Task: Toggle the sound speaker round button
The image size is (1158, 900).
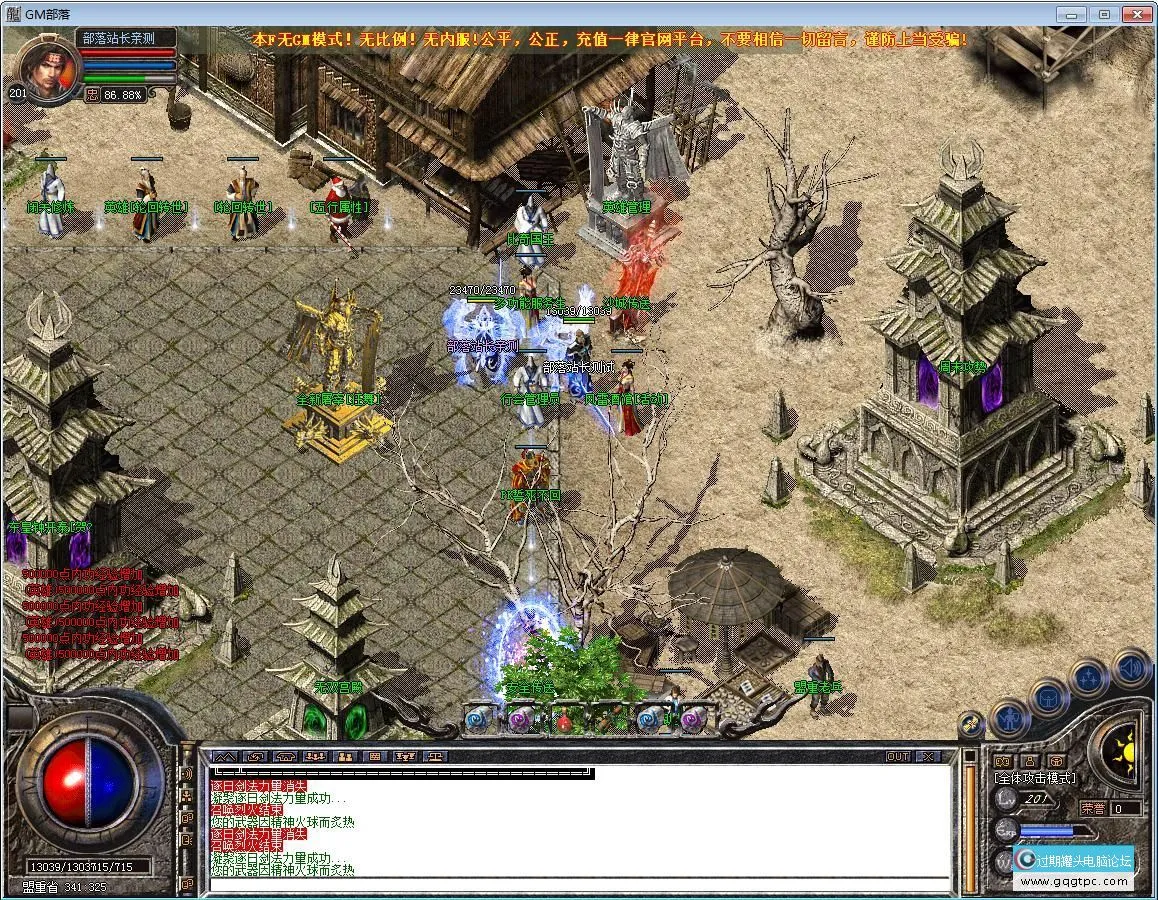Action: point(1130,666)
